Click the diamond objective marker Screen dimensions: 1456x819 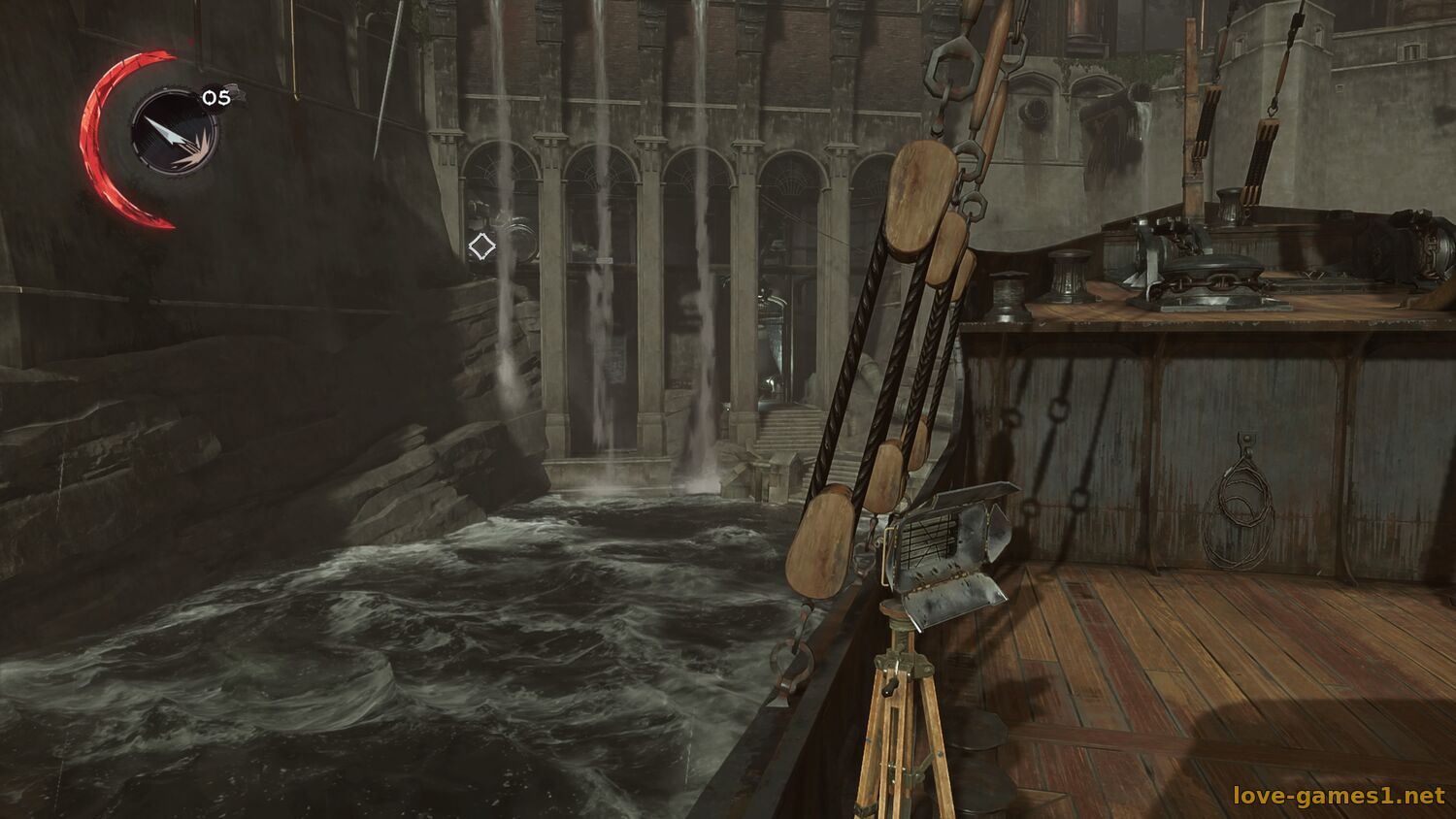(481, 246)
